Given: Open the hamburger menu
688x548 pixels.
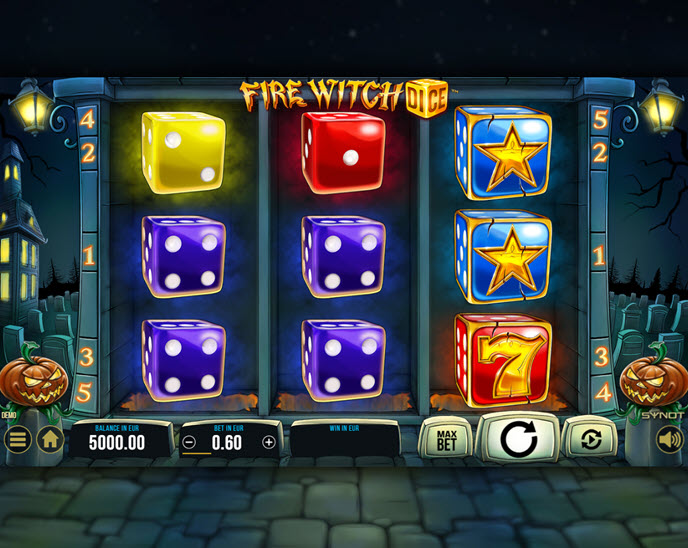Looking at the screenshot, I should click(x=17, y=439).
